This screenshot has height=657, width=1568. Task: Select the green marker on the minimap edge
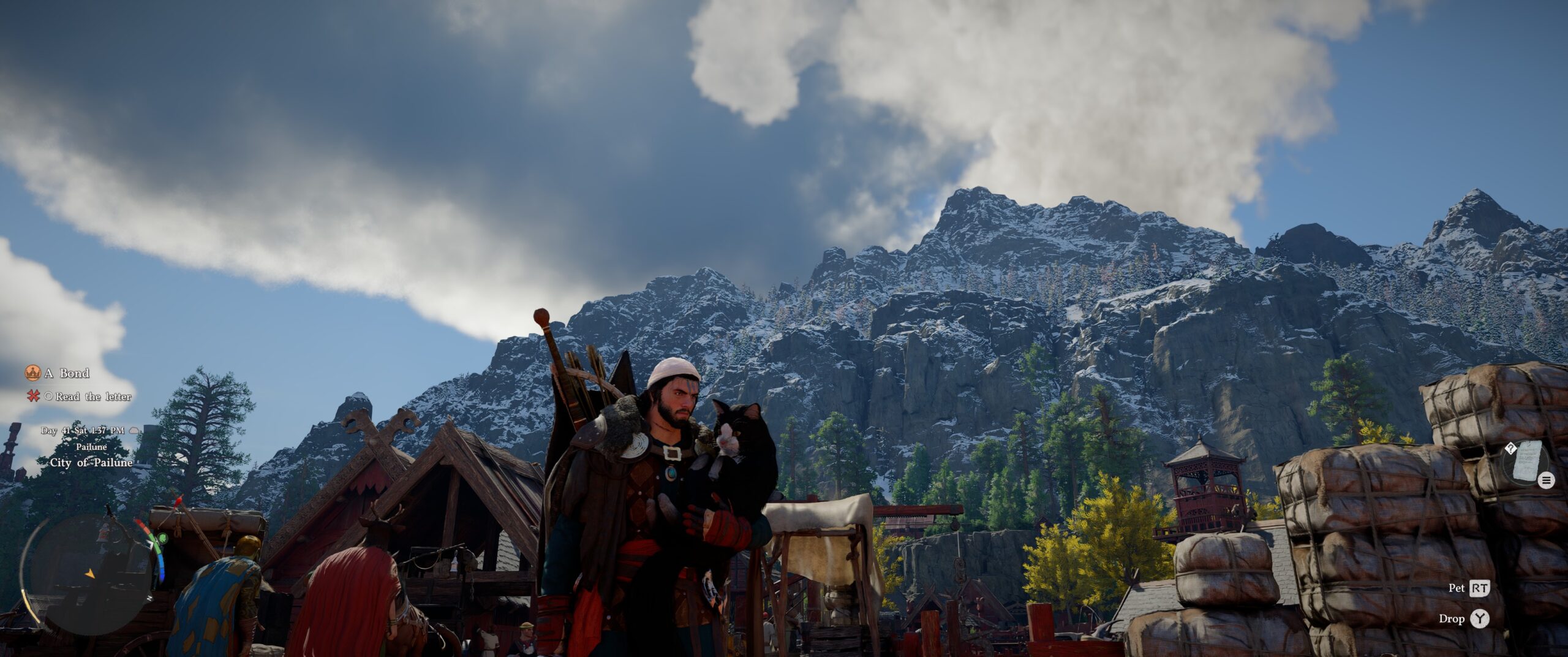[x=162, y=539]
